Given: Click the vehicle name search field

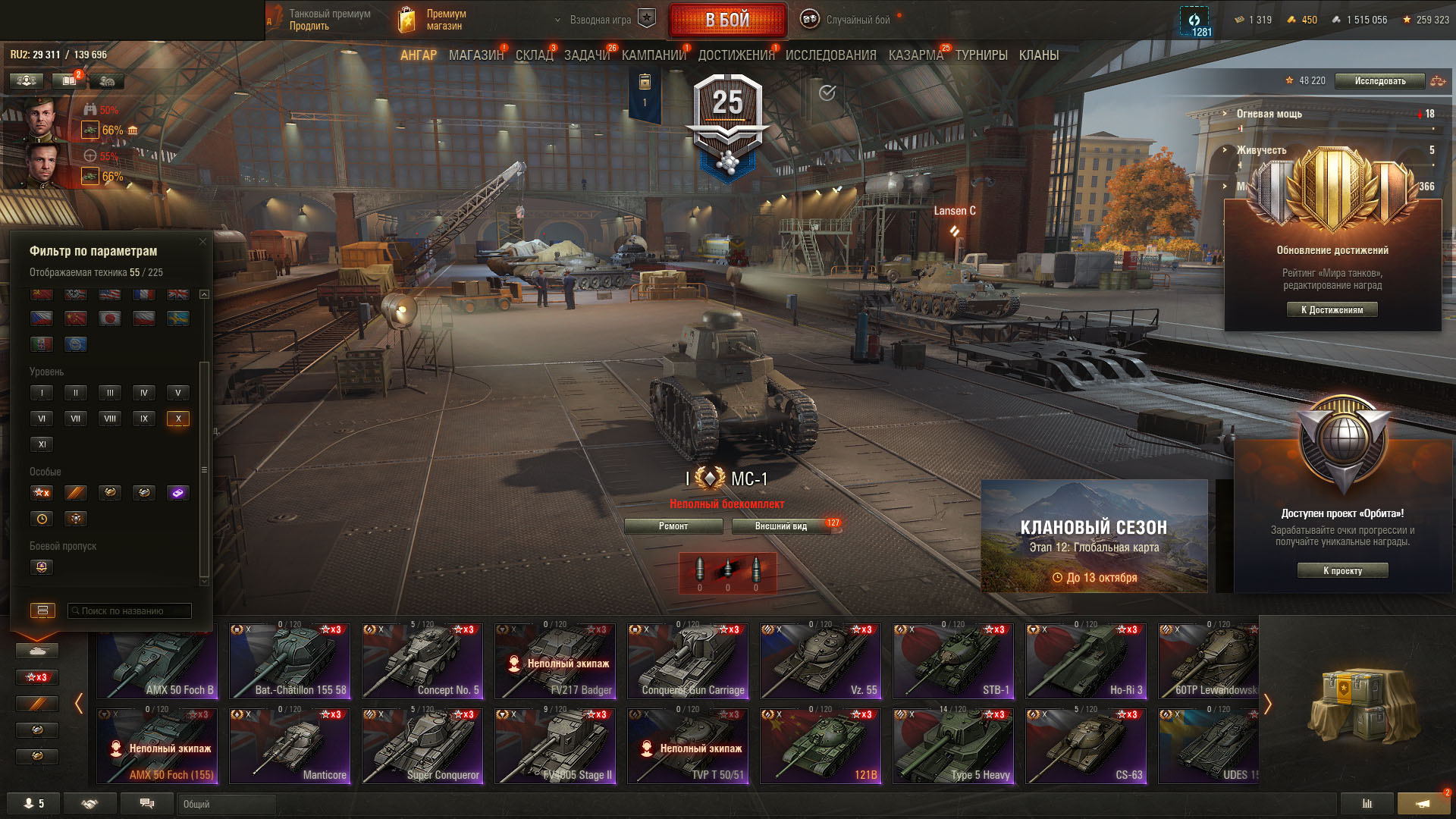Looking at the screenshot, I should pos(129,611).
